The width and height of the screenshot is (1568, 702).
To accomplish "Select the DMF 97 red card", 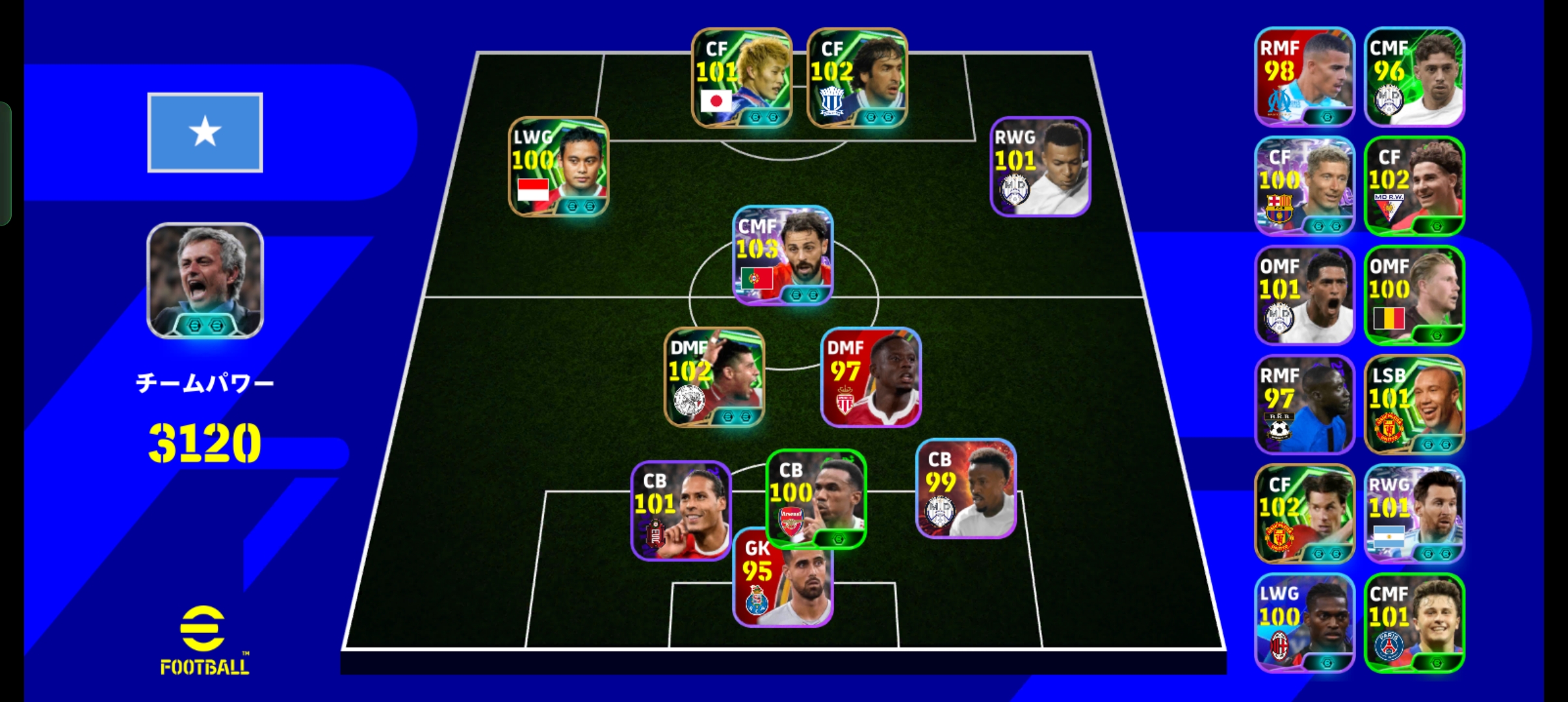I will pos(871,377).
